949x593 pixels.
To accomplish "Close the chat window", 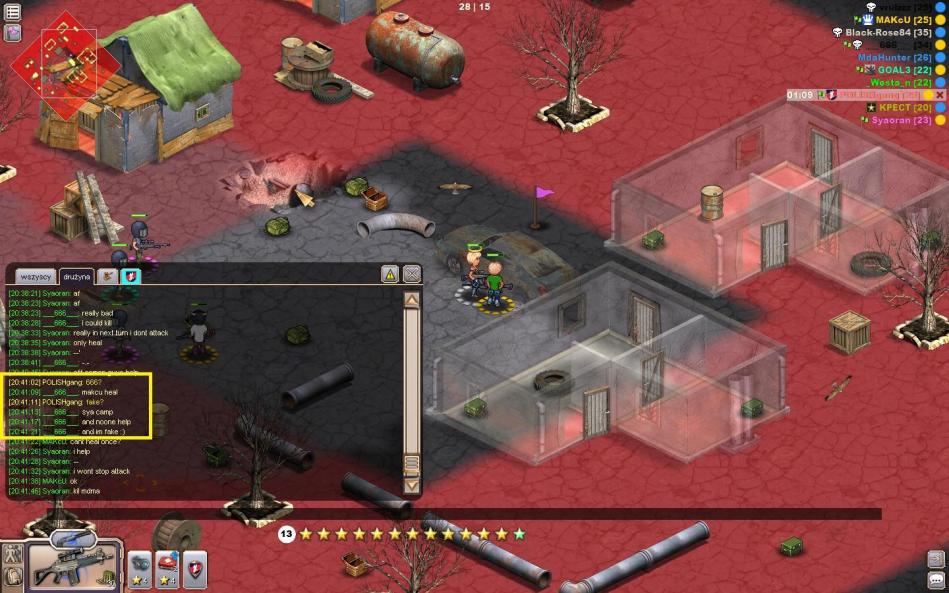I will [412, 274].
